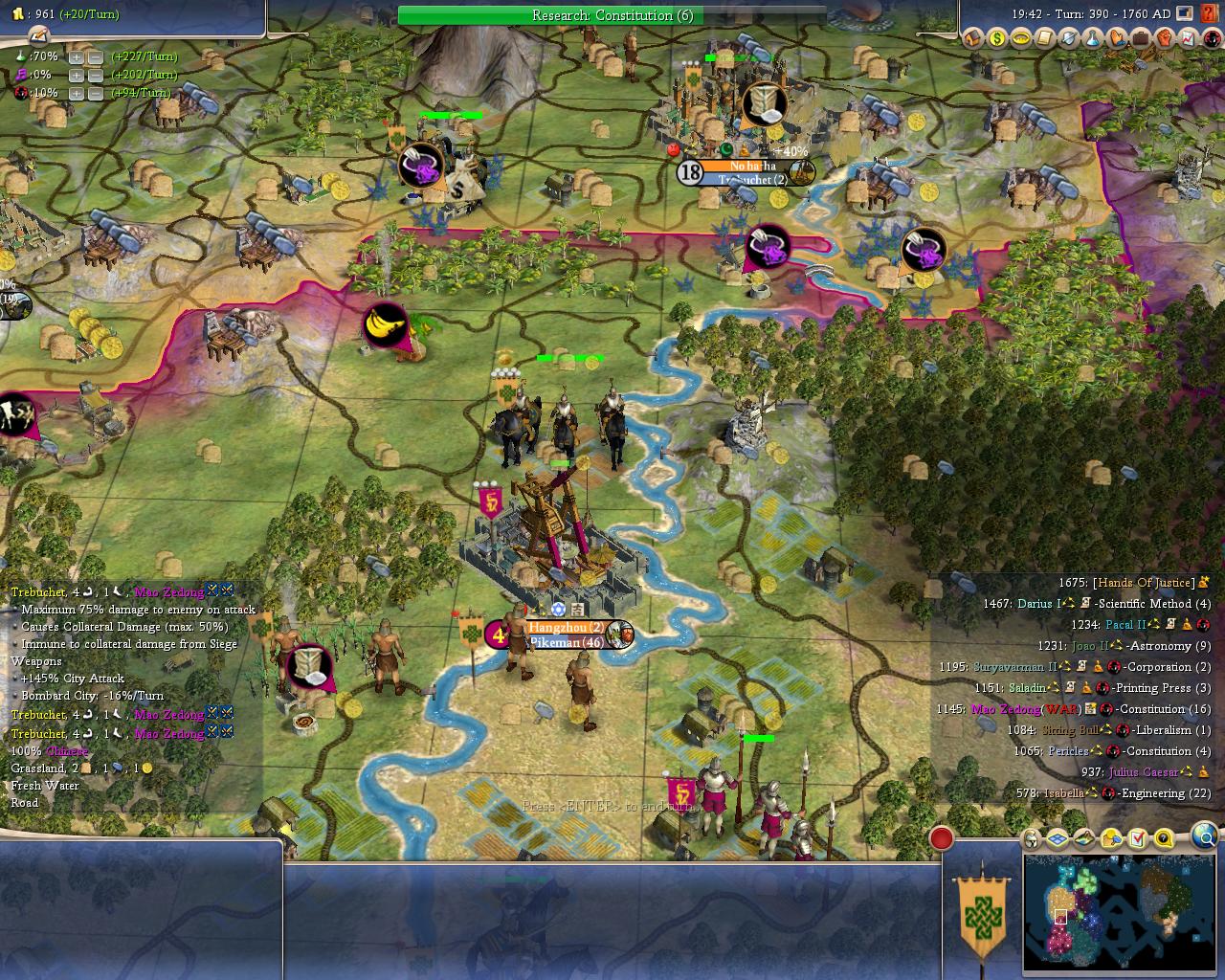Click the Research Constitution progress bar
Image resolution: width=1225 pixels, height=980 pixels.
(x=612, y=15)
